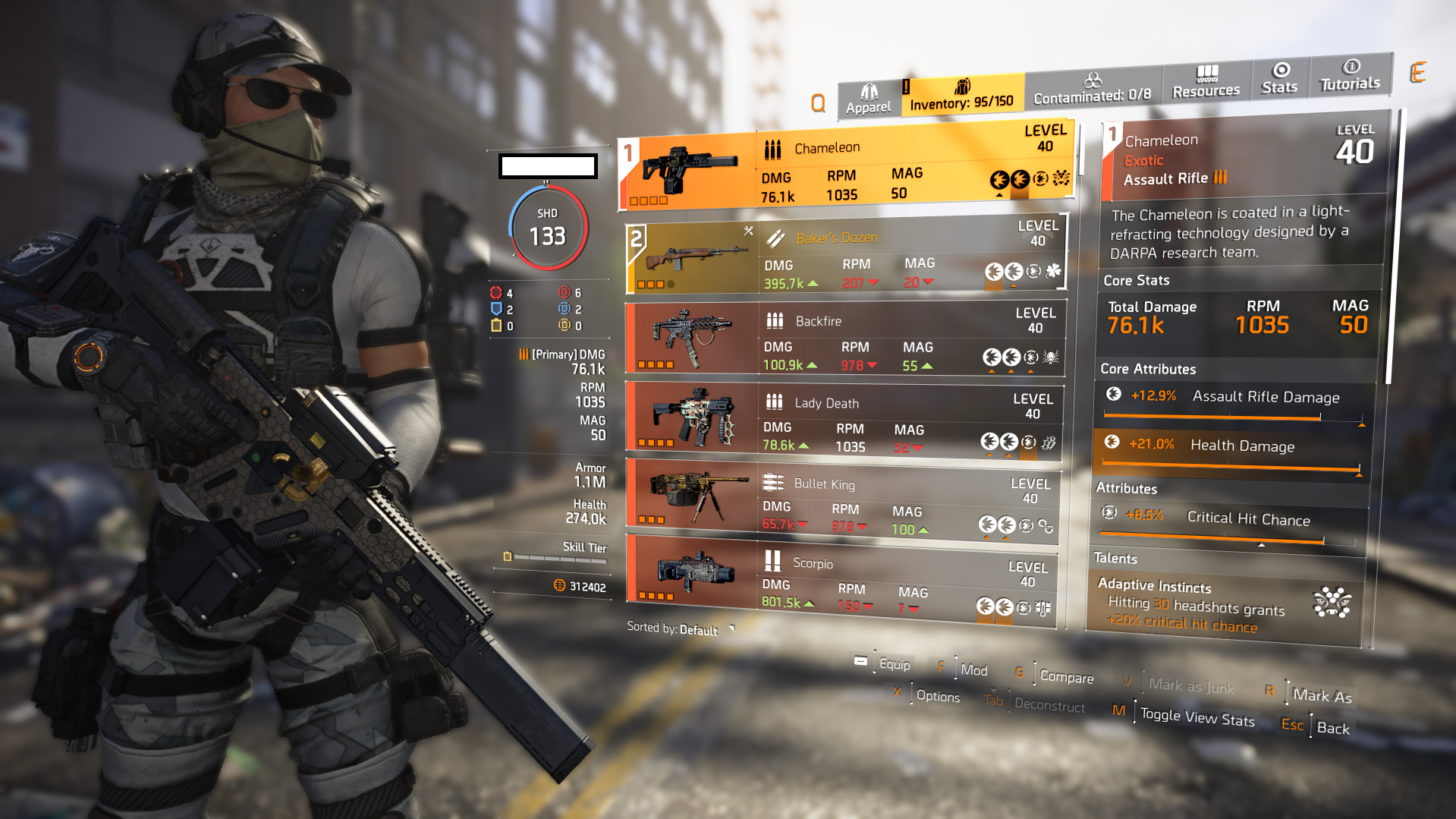Equip the selected weapon
The width and height of the screenshot is (1456, 819).
[894, 664]
